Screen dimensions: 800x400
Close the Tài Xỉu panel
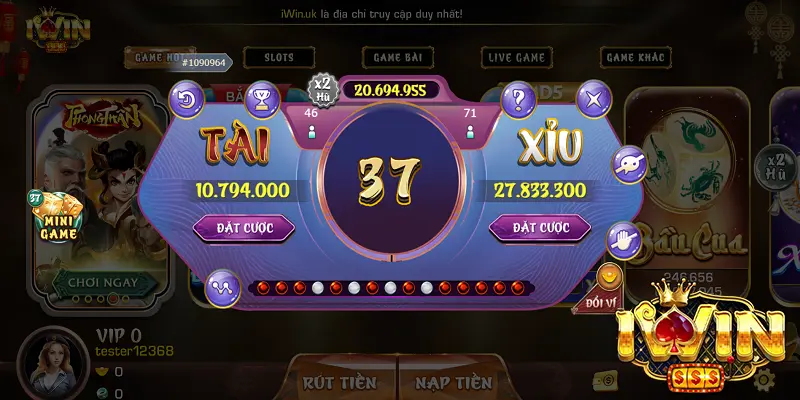[x=595, y=99]
